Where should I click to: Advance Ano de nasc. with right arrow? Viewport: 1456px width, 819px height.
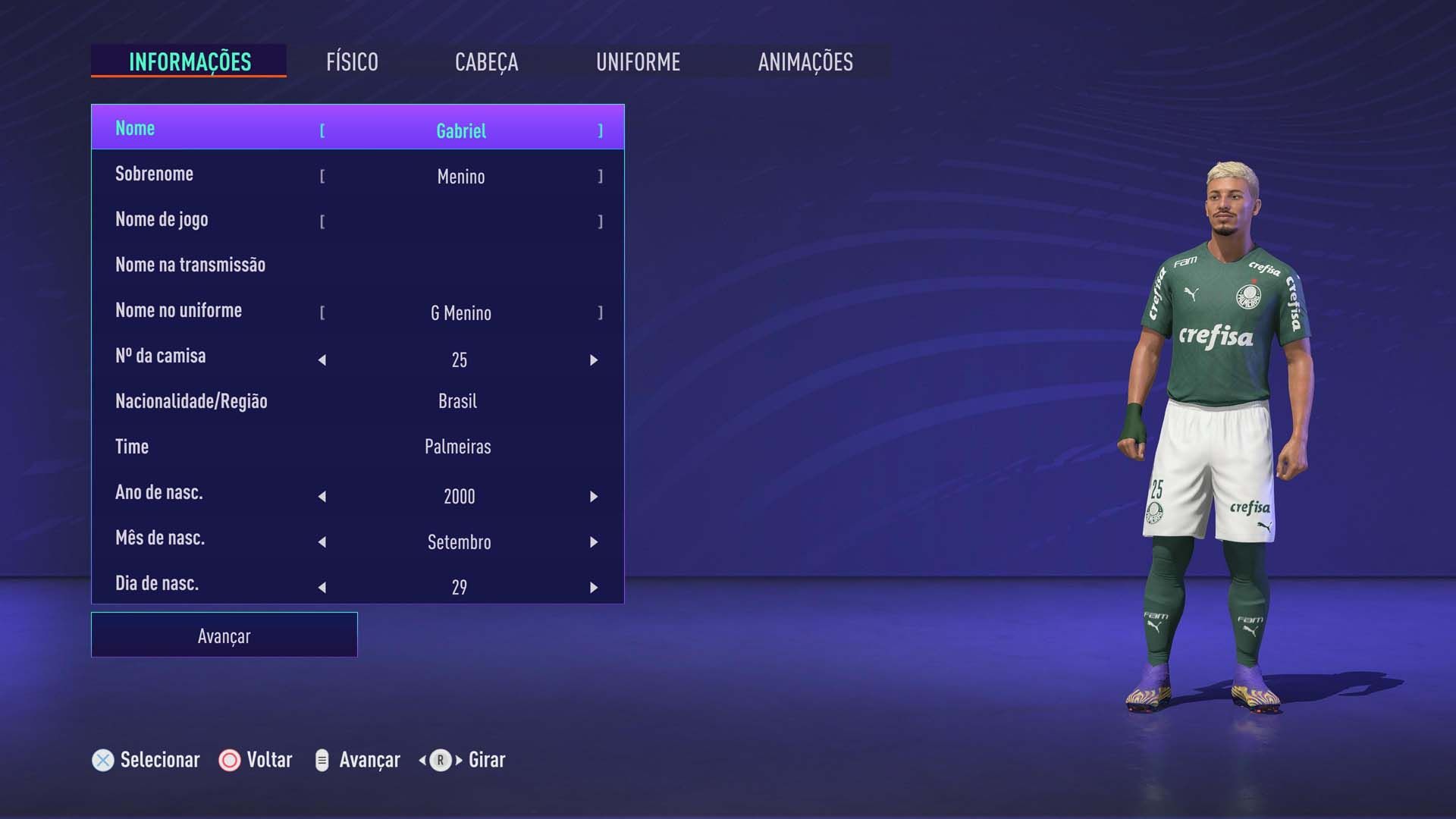(x=593, y=496)
